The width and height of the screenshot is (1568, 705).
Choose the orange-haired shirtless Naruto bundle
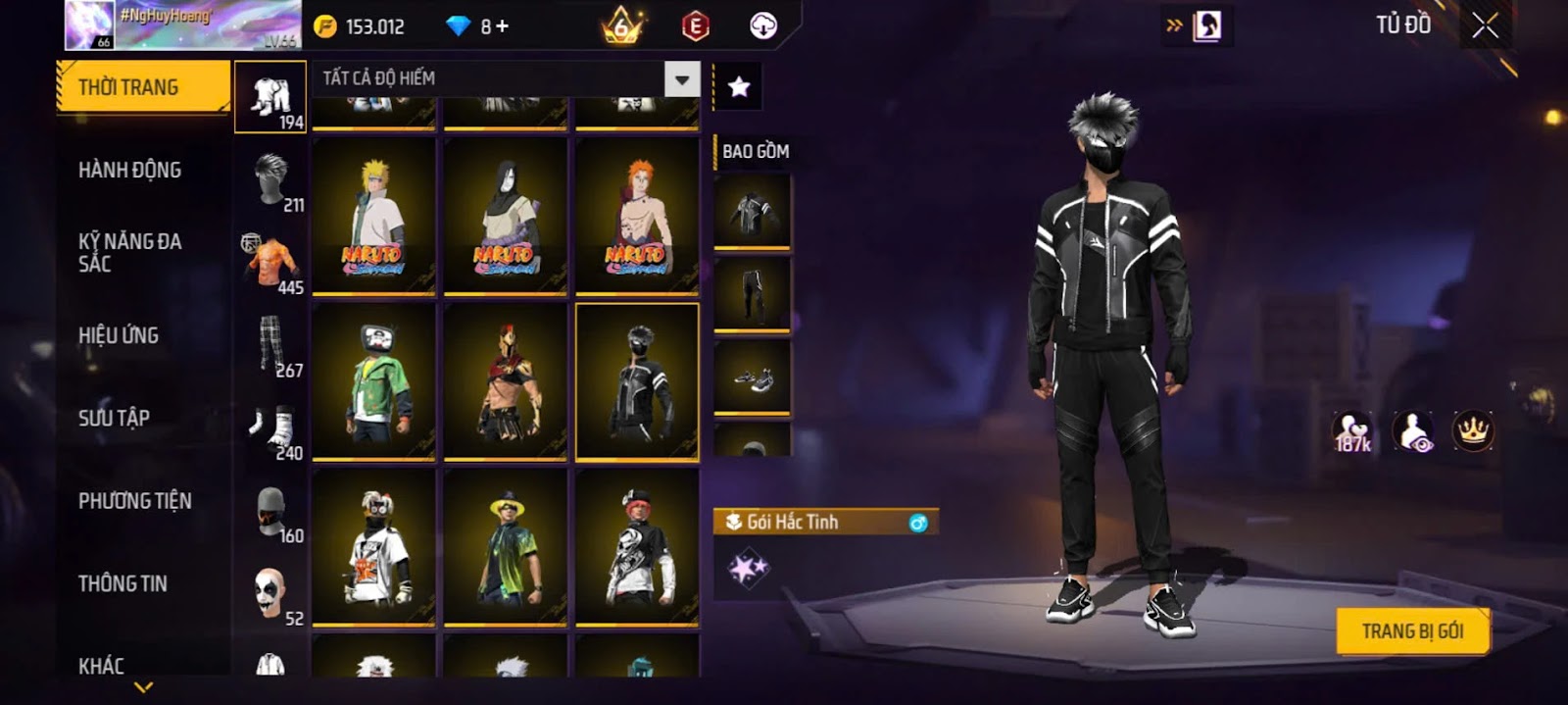[x=637, y=216]
